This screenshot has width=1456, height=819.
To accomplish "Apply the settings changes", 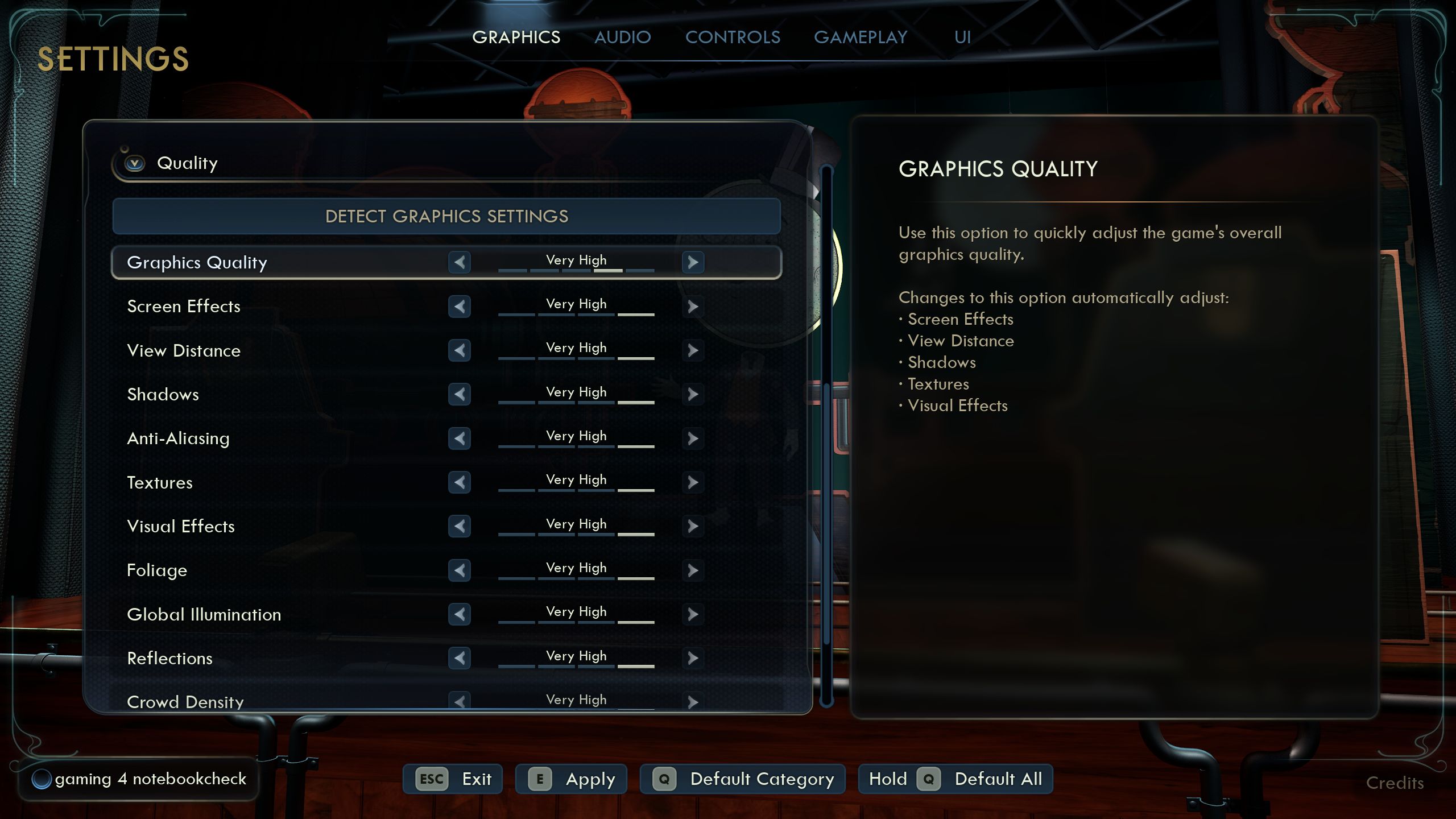I will [x=571, y=779].
